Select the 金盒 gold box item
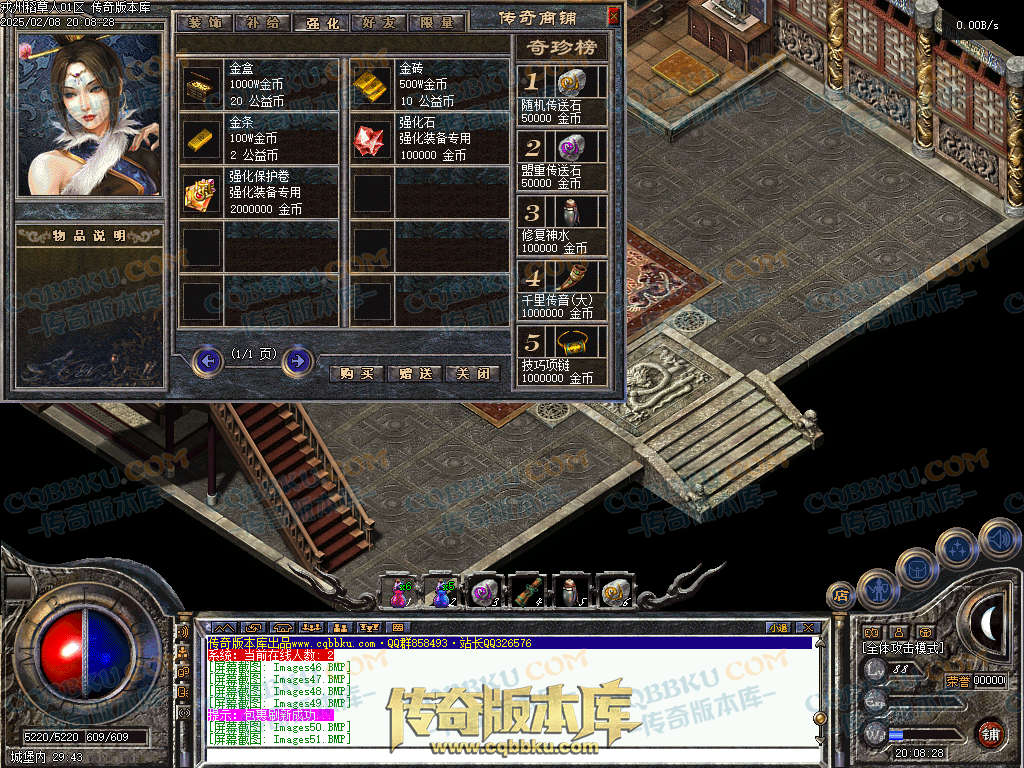Screen dimensions: 1024x768 [203, 85]
